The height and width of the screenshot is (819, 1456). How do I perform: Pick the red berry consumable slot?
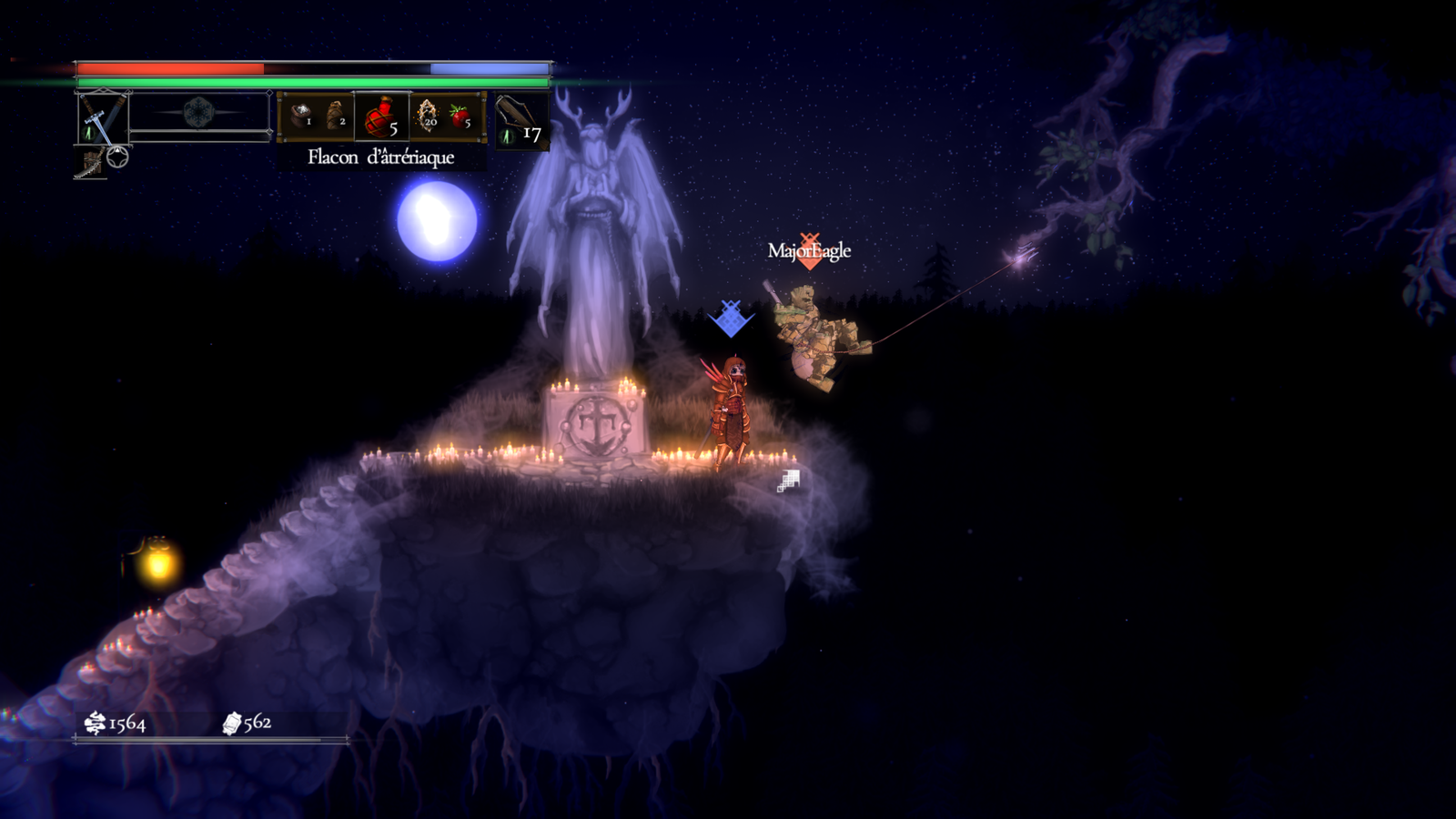(461, 116)
